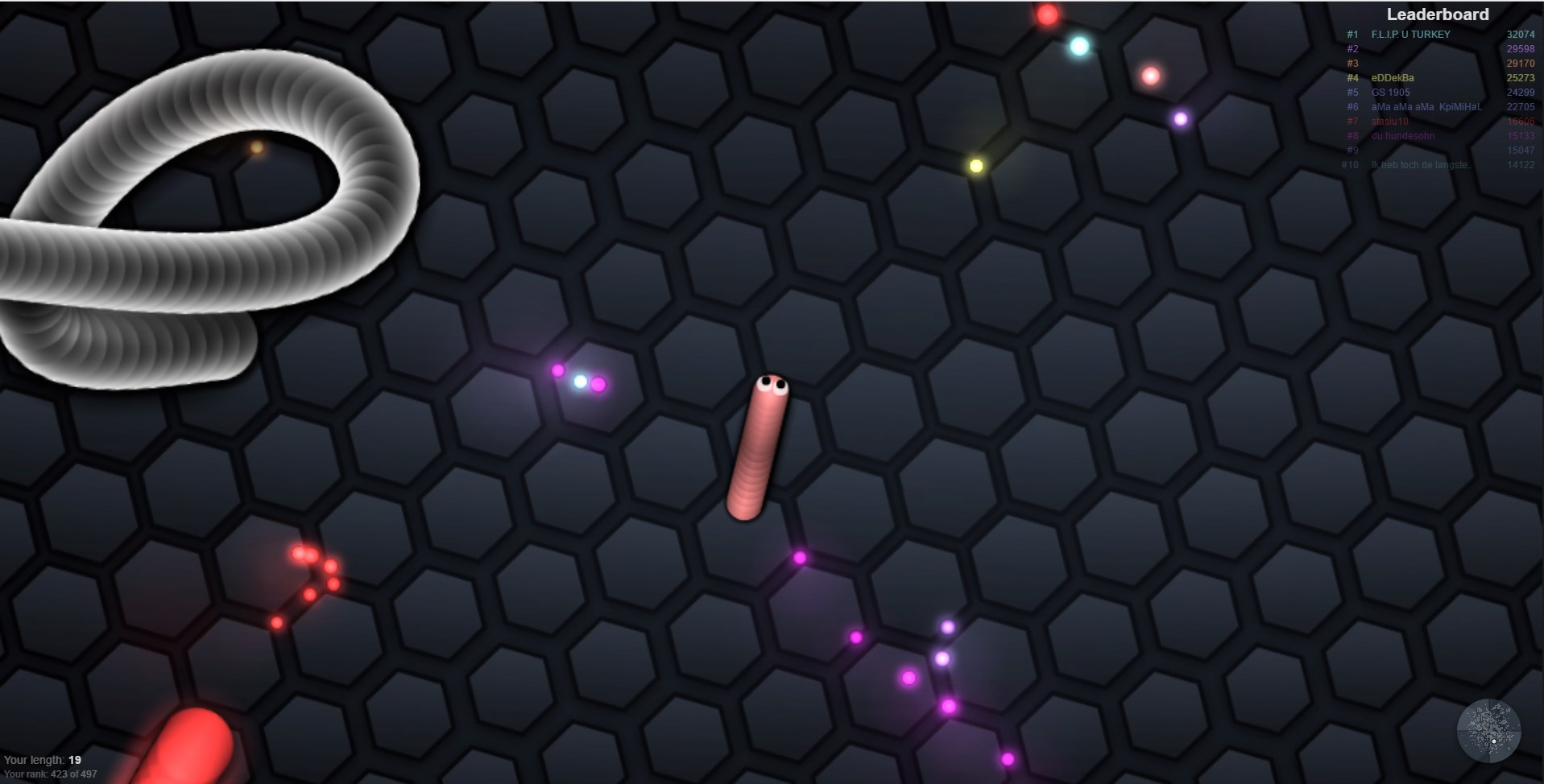This screenshot has height=784, width=1544.
Task: Click the minimap in the bottom right corner
Action: tap(1491, 731)
